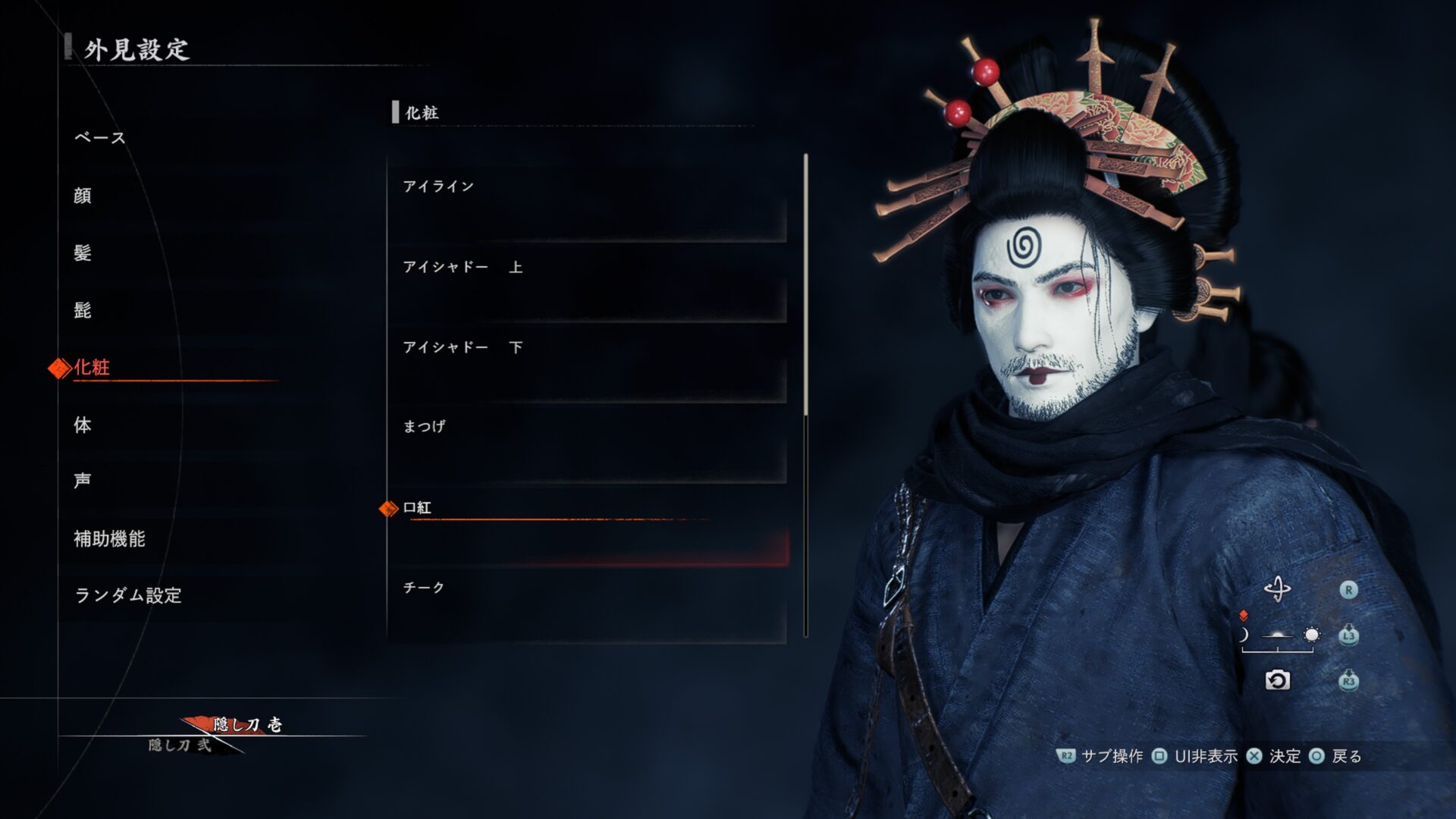Open the 口紅 lipstick option

[588, 526]
